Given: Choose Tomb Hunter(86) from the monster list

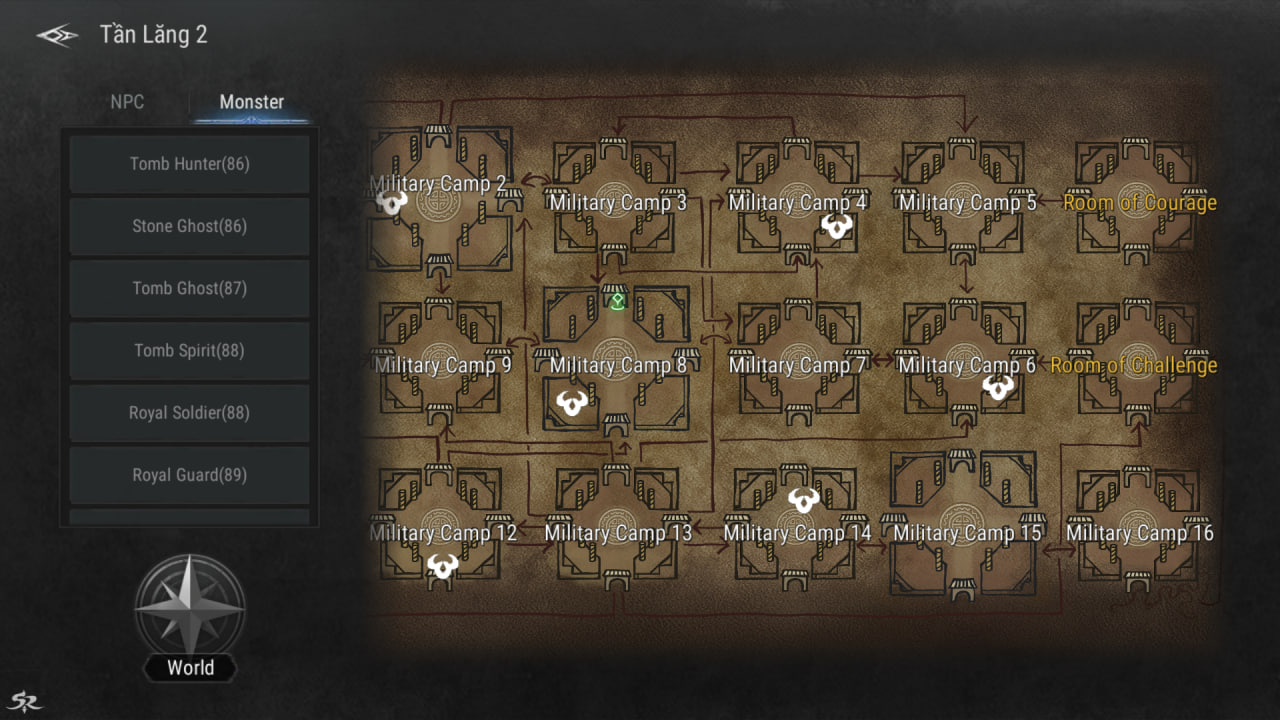Looking at the screenshot, I should coord(189,164).
